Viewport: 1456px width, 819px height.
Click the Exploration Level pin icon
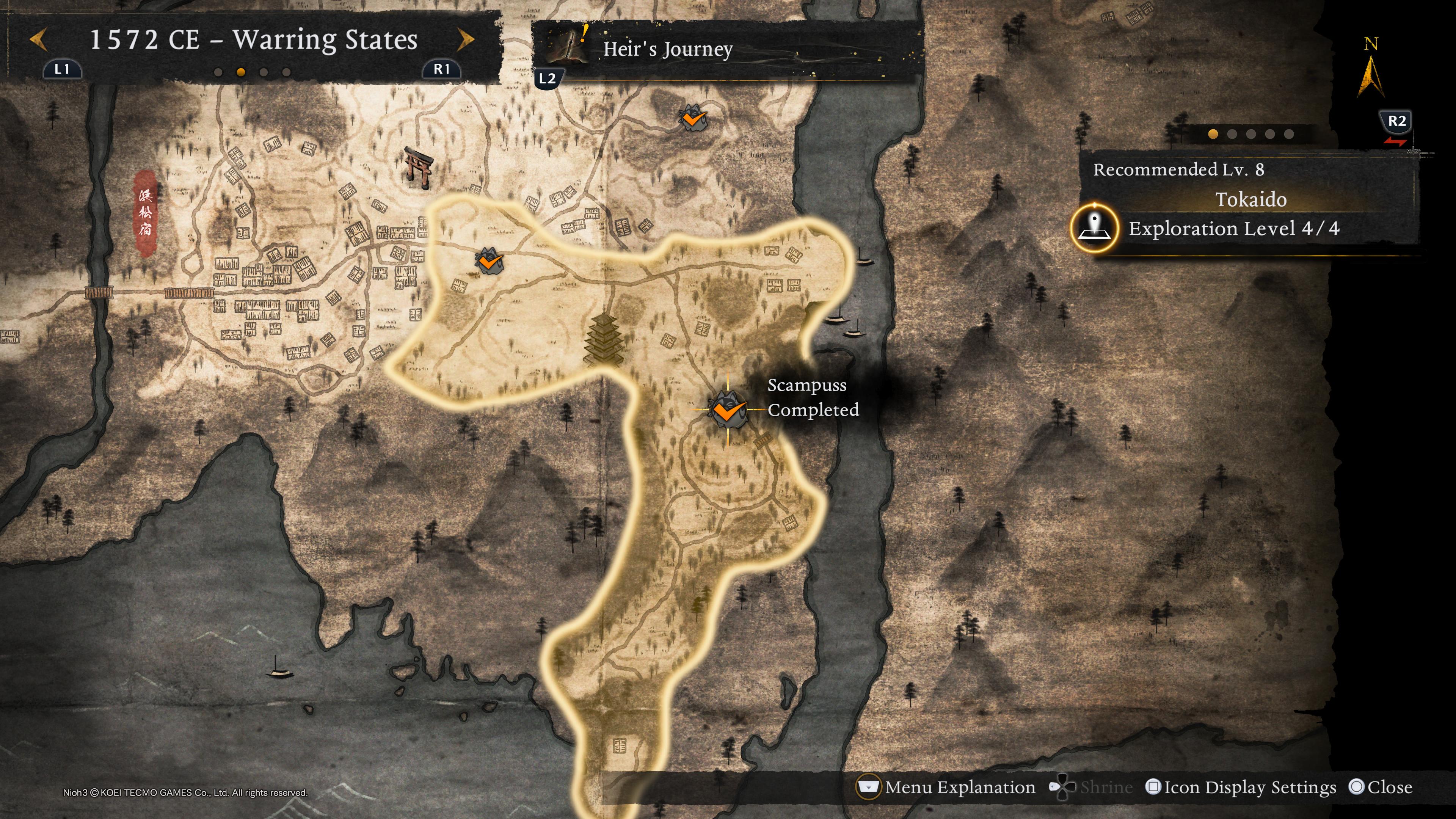(1094, 228)
